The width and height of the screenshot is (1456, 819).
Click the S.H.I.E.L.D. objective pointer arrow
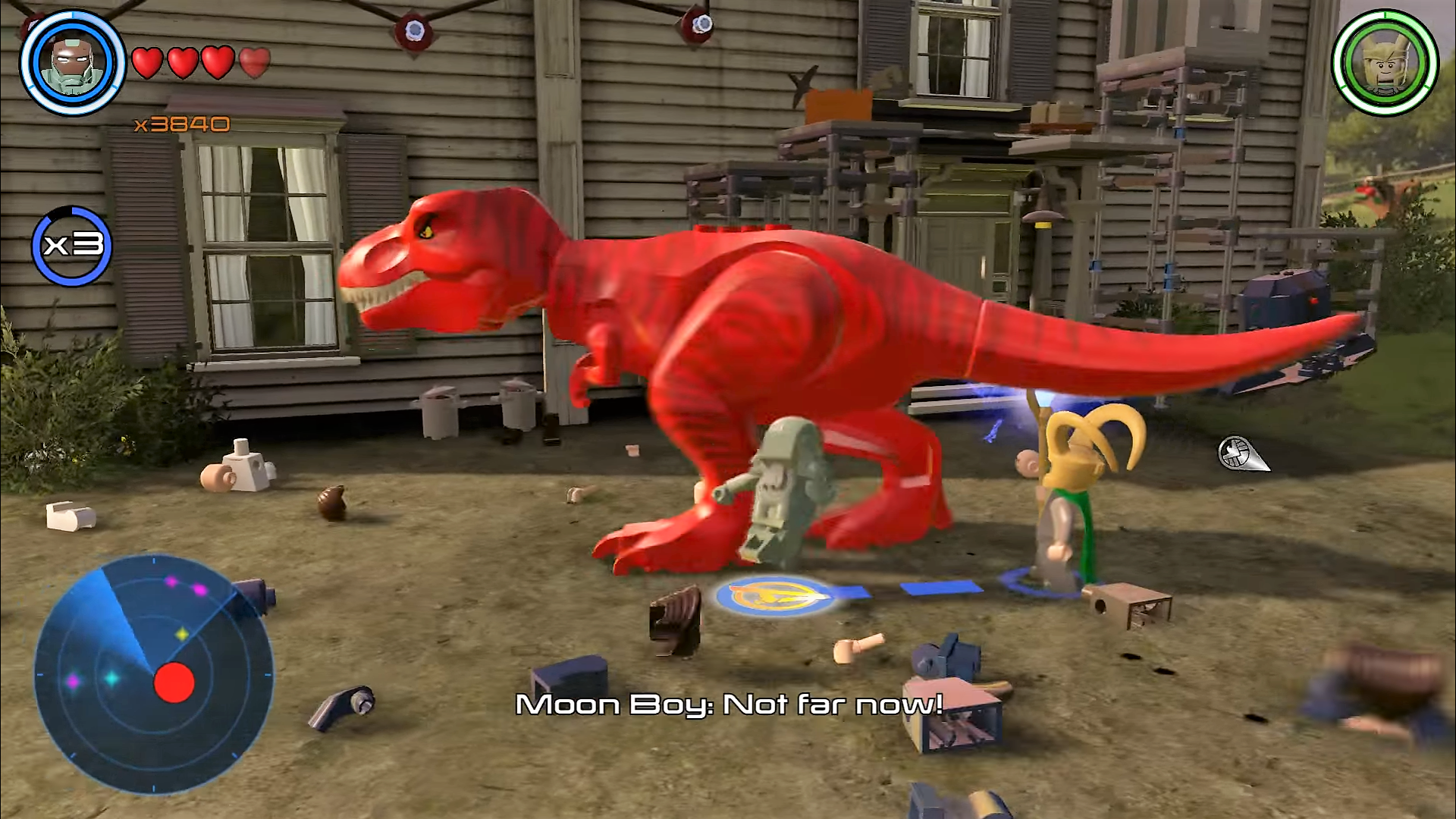click(x=1241, y=453)
